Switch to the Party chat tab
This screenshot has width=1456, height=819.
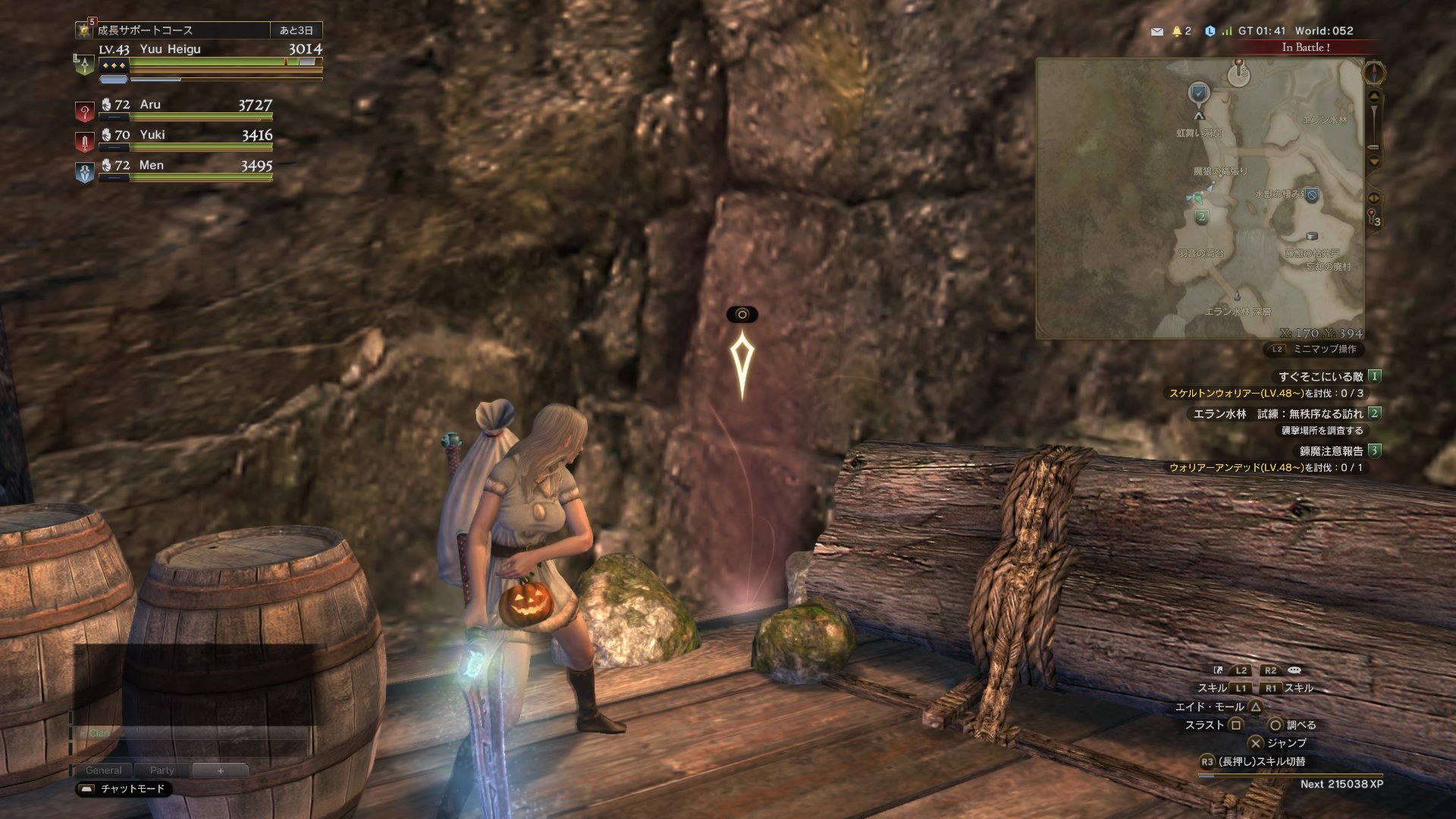click(162, 770)
